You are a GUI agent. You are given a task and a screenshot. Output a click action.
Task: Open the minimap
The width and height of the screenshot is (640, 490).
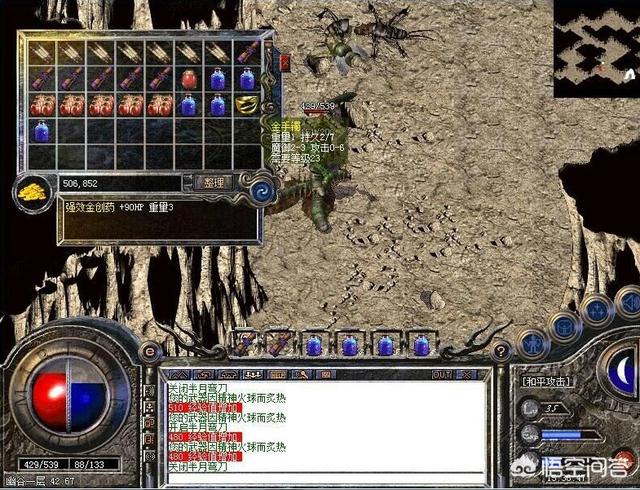click(x=596, y=48)
